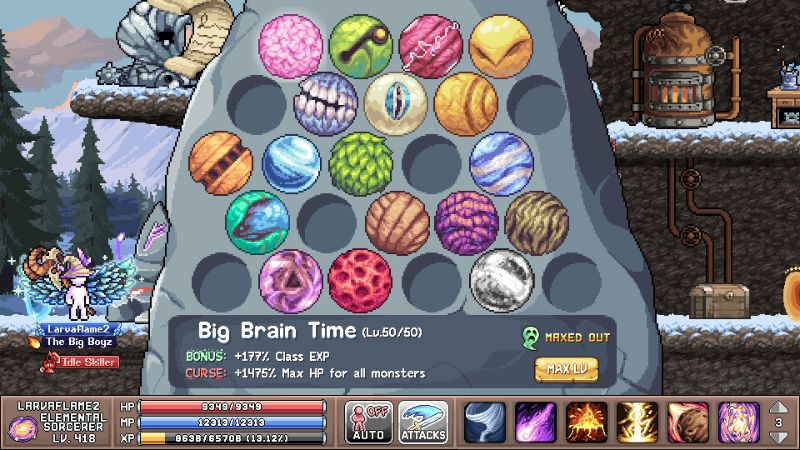
Task: Activate the tornado skill
Action: (485, 422)
